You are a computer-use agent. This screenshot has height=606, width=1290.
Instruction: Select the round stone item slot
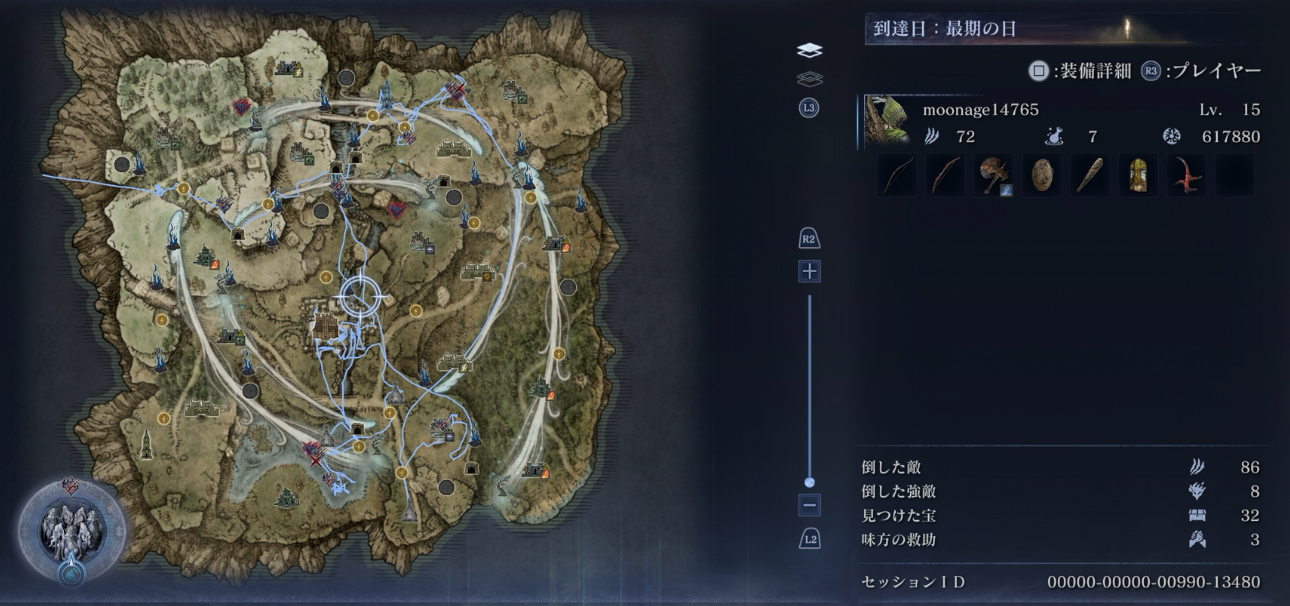(x=1041, y=176)
